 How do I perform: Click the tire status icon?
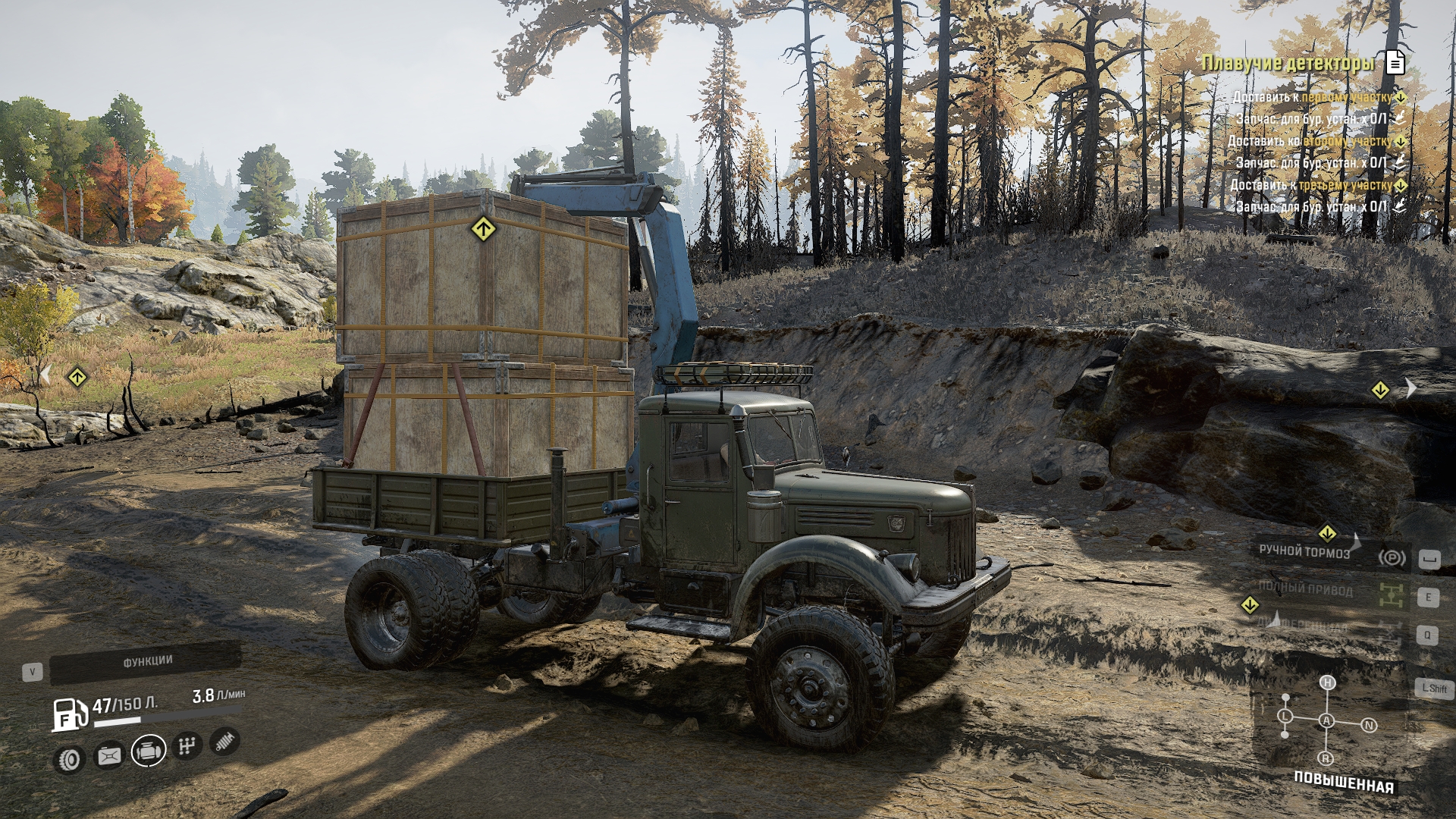70,758
